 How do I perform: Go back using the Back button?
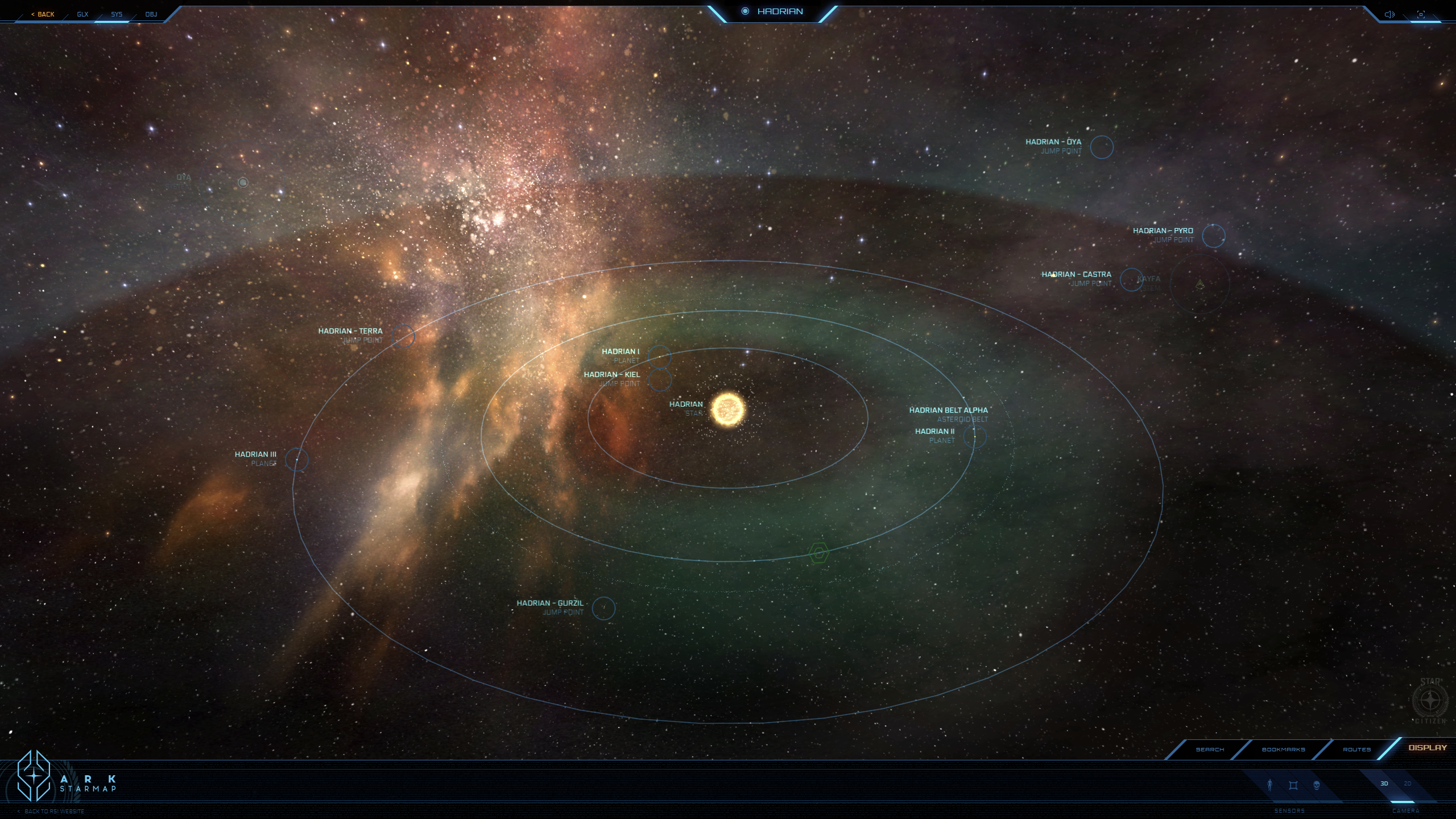(43, 14)
